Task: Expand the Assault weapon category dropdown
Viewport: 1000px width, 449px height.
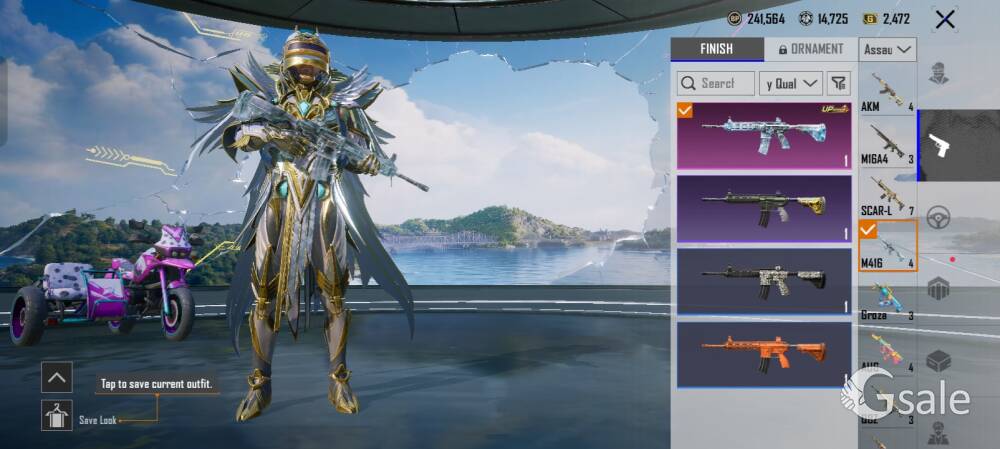Action: [x=889, y=49]
